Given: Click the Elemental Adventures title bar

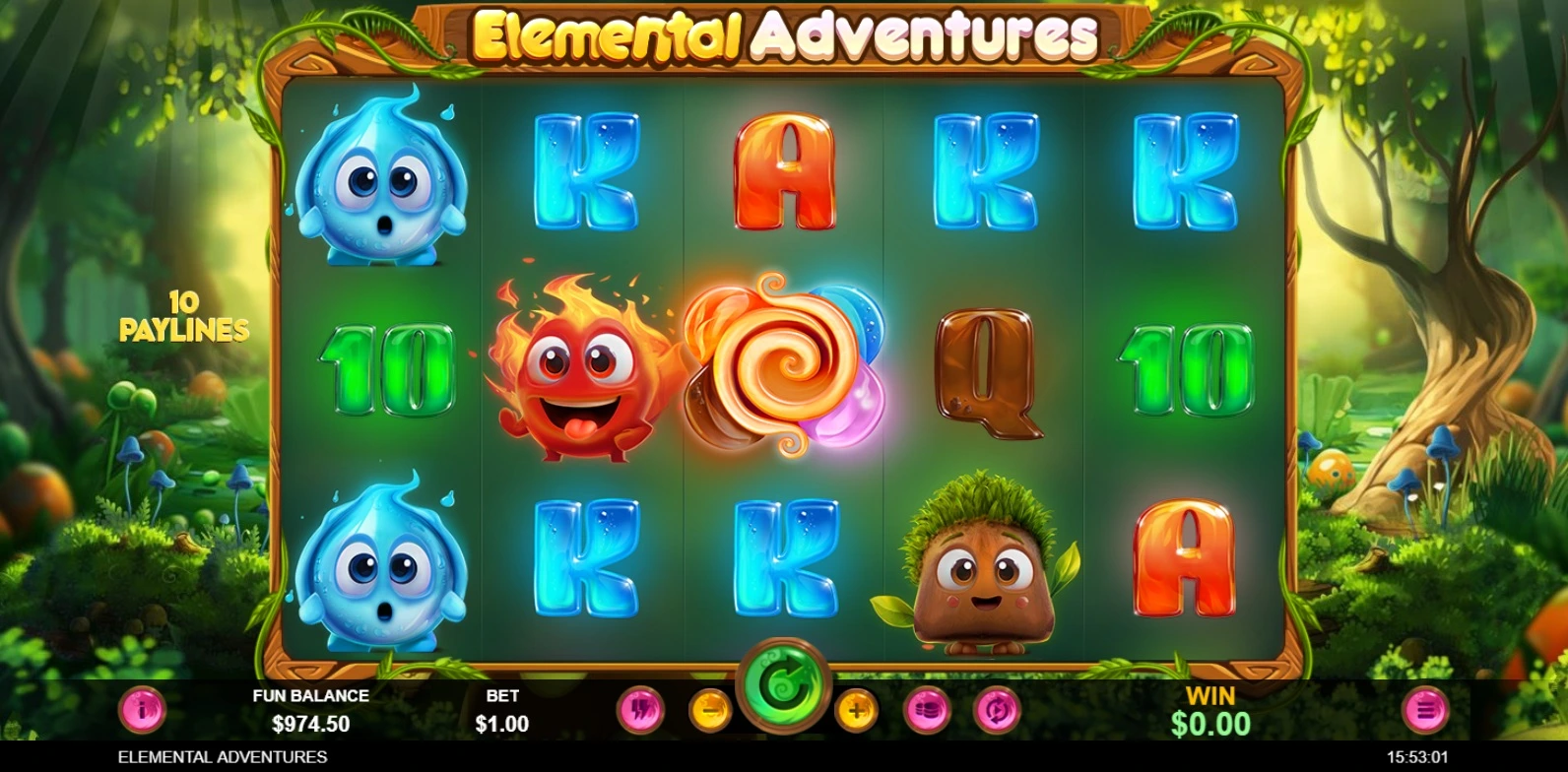Looking at the screenshot, I should 784,32.
